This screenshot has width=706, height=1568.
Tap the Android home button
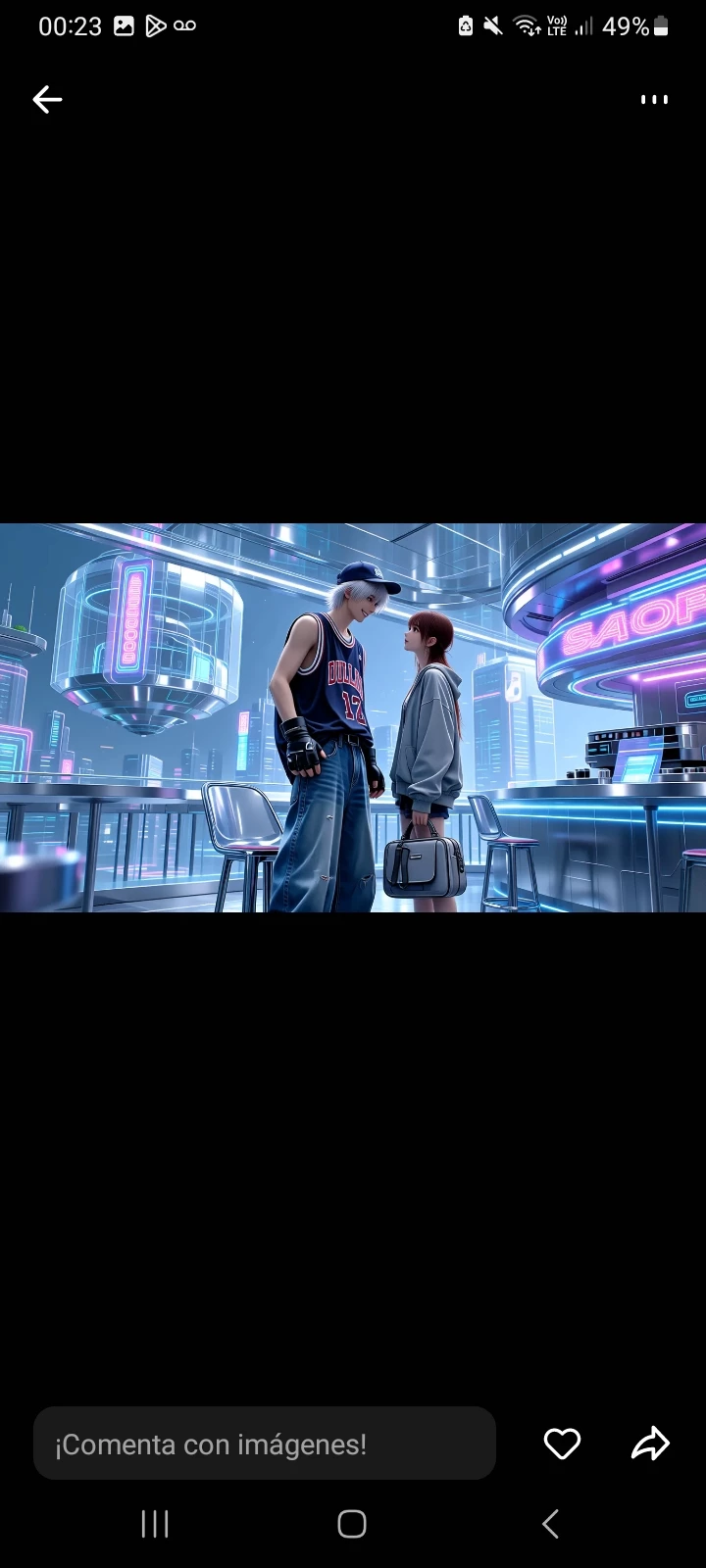click(x=352, y=1524)
